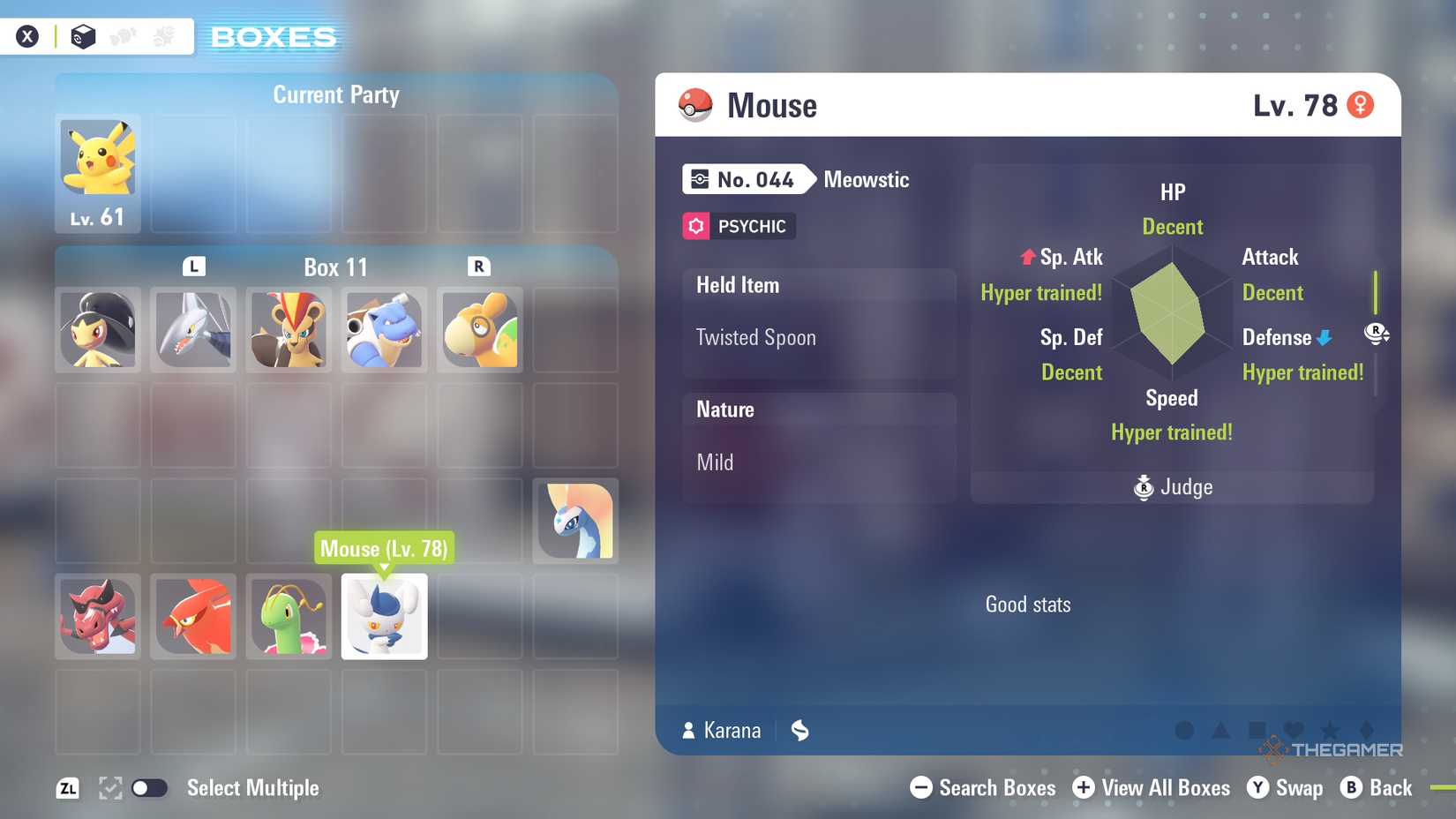1456x819 pixels.
Task: Click the Blastoise box slot
Action: (x=384, y=329)
